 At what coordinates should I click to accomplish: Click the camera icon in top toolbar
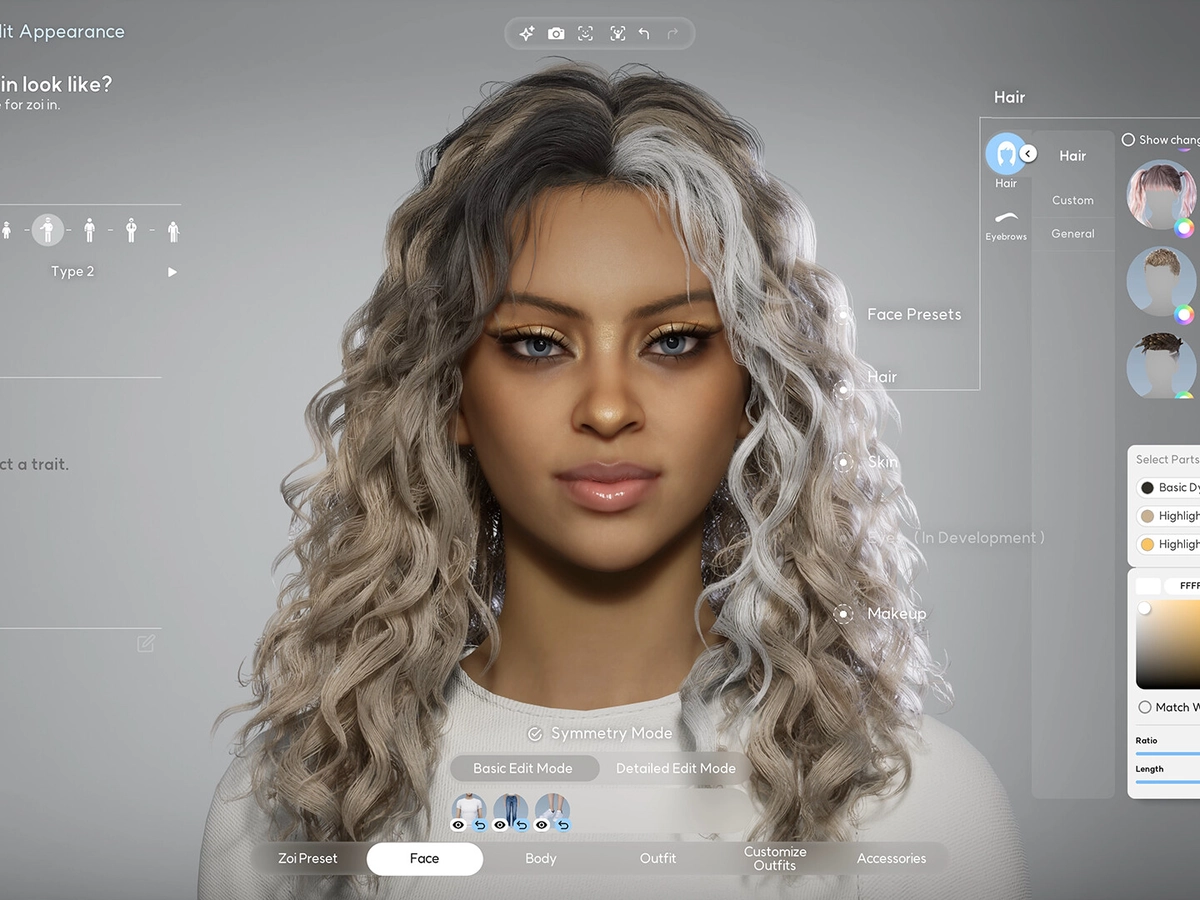click(556, 34)
